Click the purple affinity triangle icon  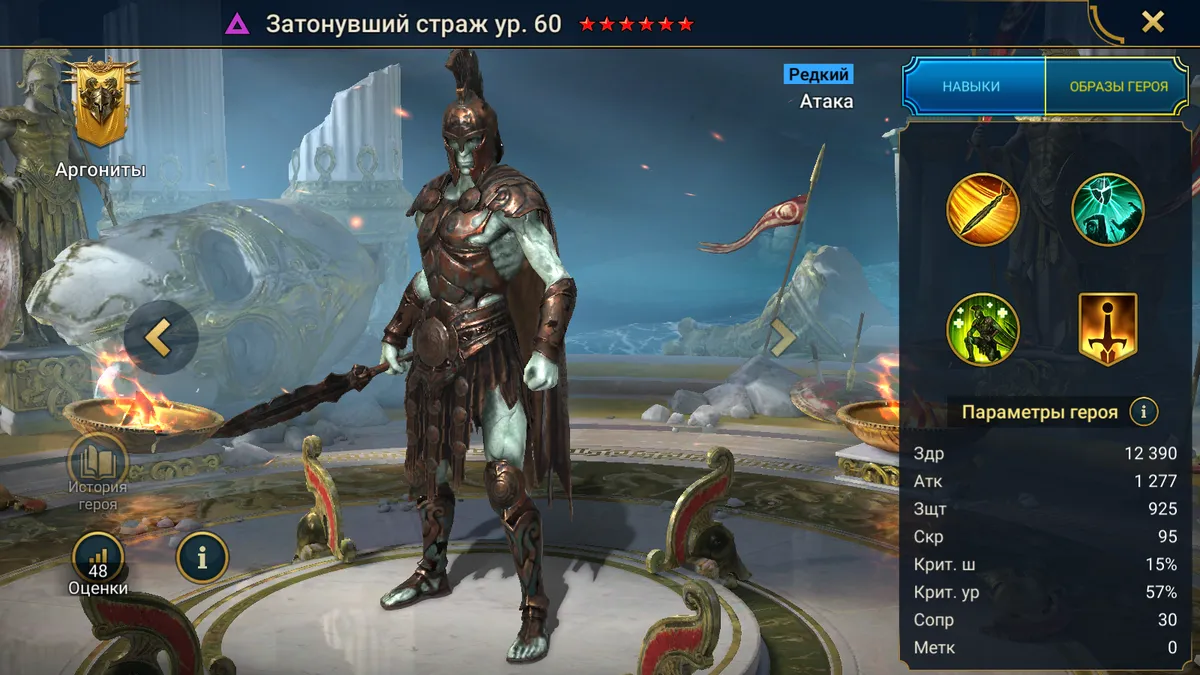coord(237,24)
